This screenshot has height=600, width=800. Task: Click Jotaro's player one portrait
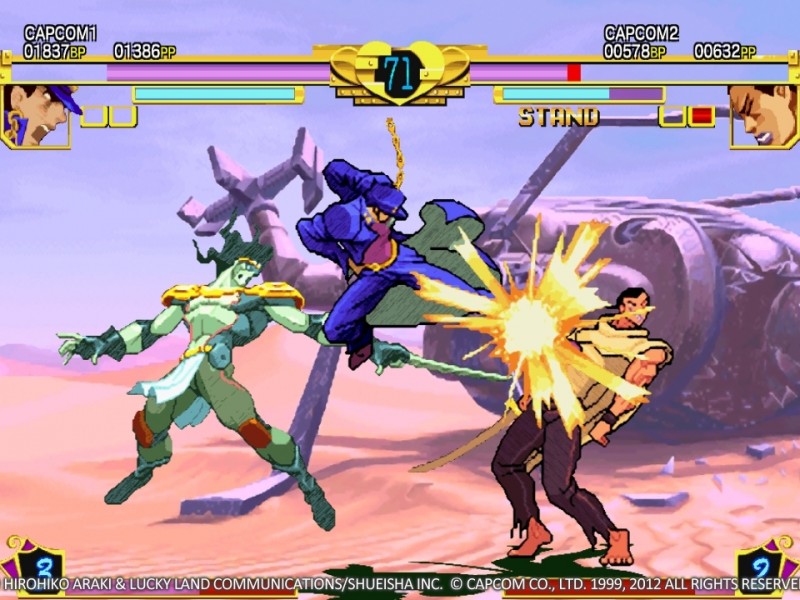tap(37, 113)
